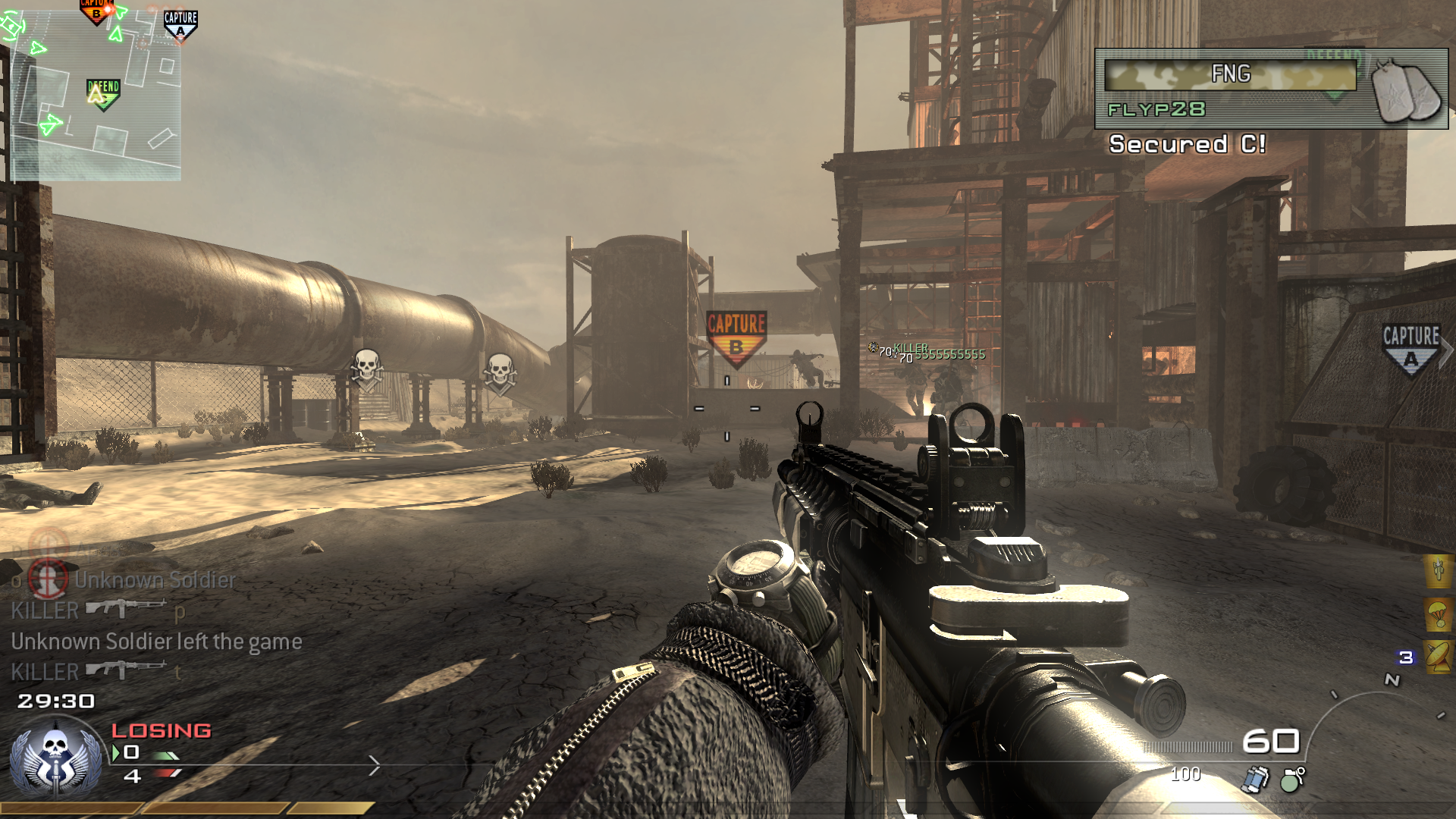This screenshot has width=1456, height=819.
Task: Activate the Predator Missile killstreak icon
Action: (x=1438, y=570)
